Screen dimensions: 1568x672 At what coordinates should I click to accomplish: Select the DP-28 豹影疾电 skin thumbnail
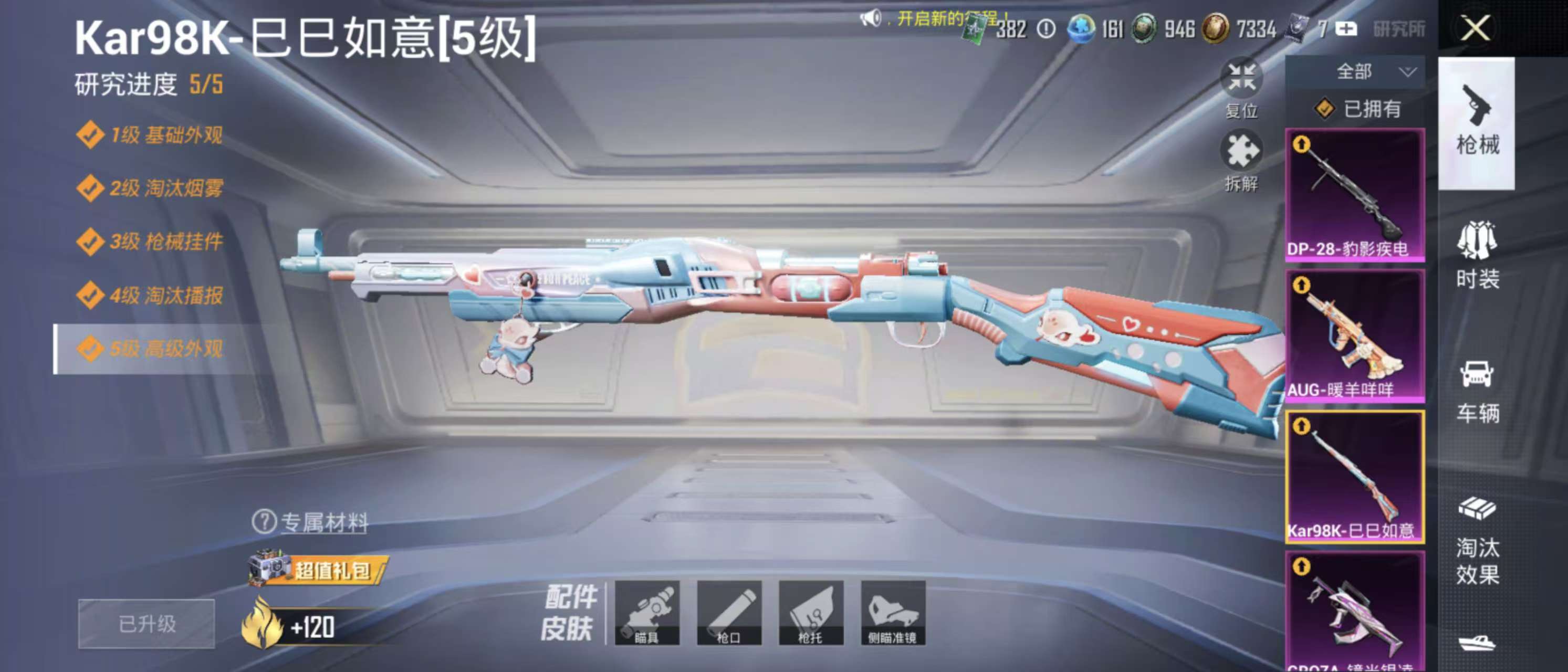click(x=1354, y=195)
